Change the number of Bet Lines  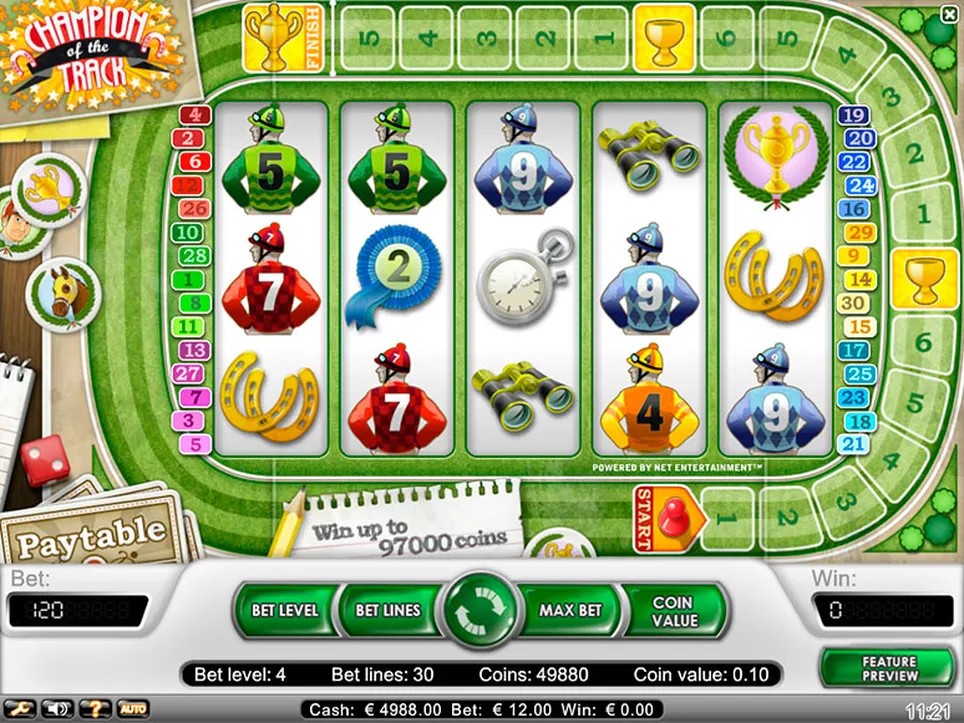(x=388, y=610)
